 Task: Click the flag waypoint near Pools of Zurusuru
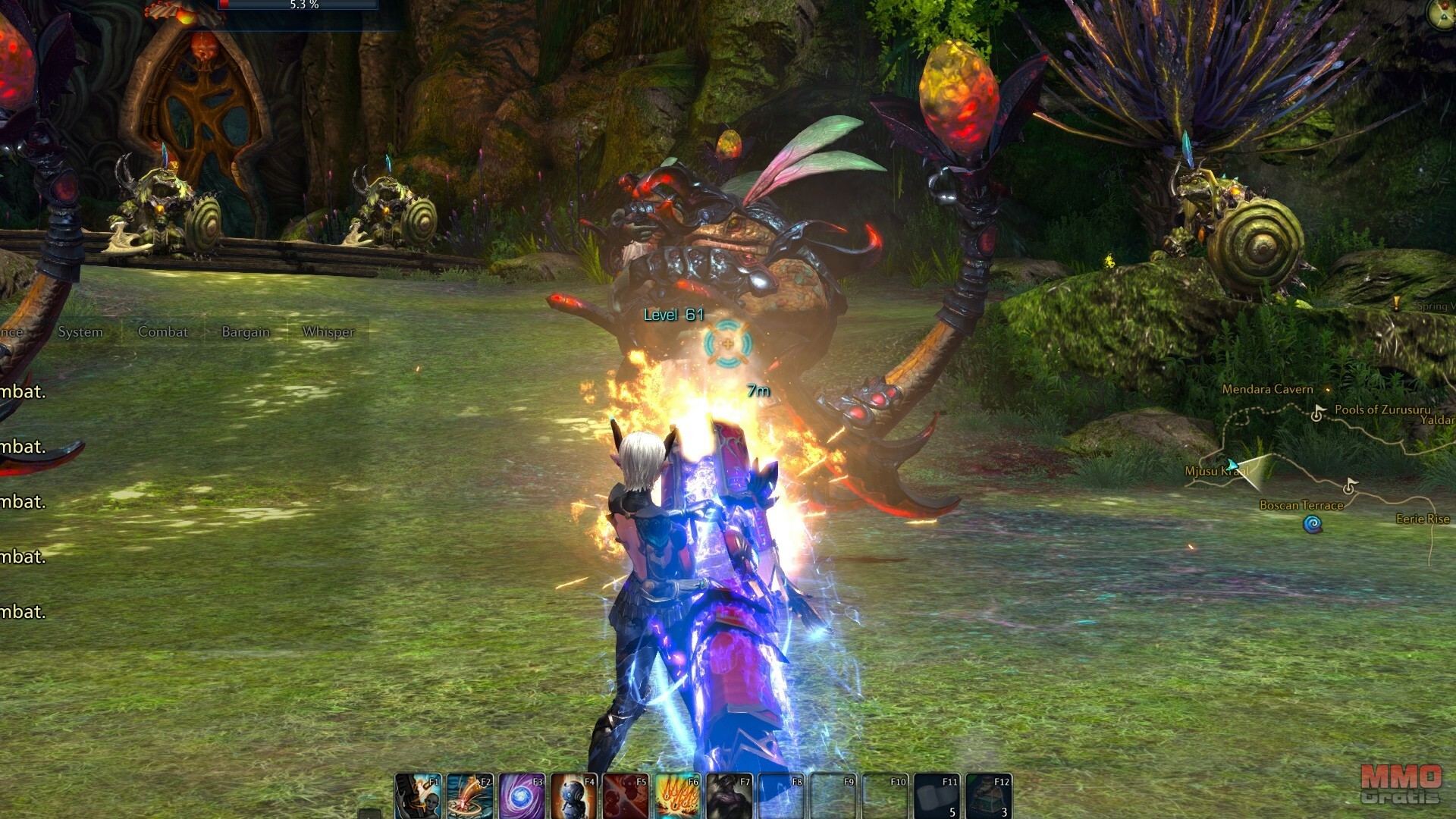(x=1318, y=413)
